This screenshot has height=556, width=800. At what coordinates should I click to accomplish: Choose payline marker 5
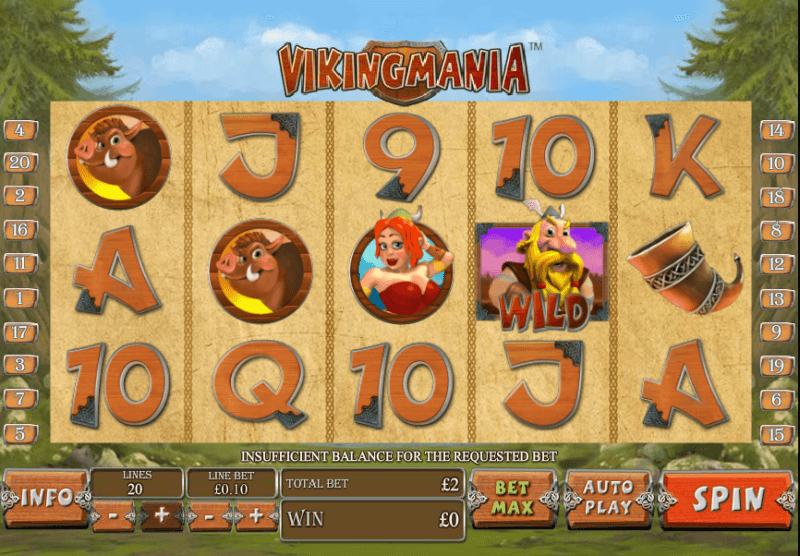click(20, 433)
